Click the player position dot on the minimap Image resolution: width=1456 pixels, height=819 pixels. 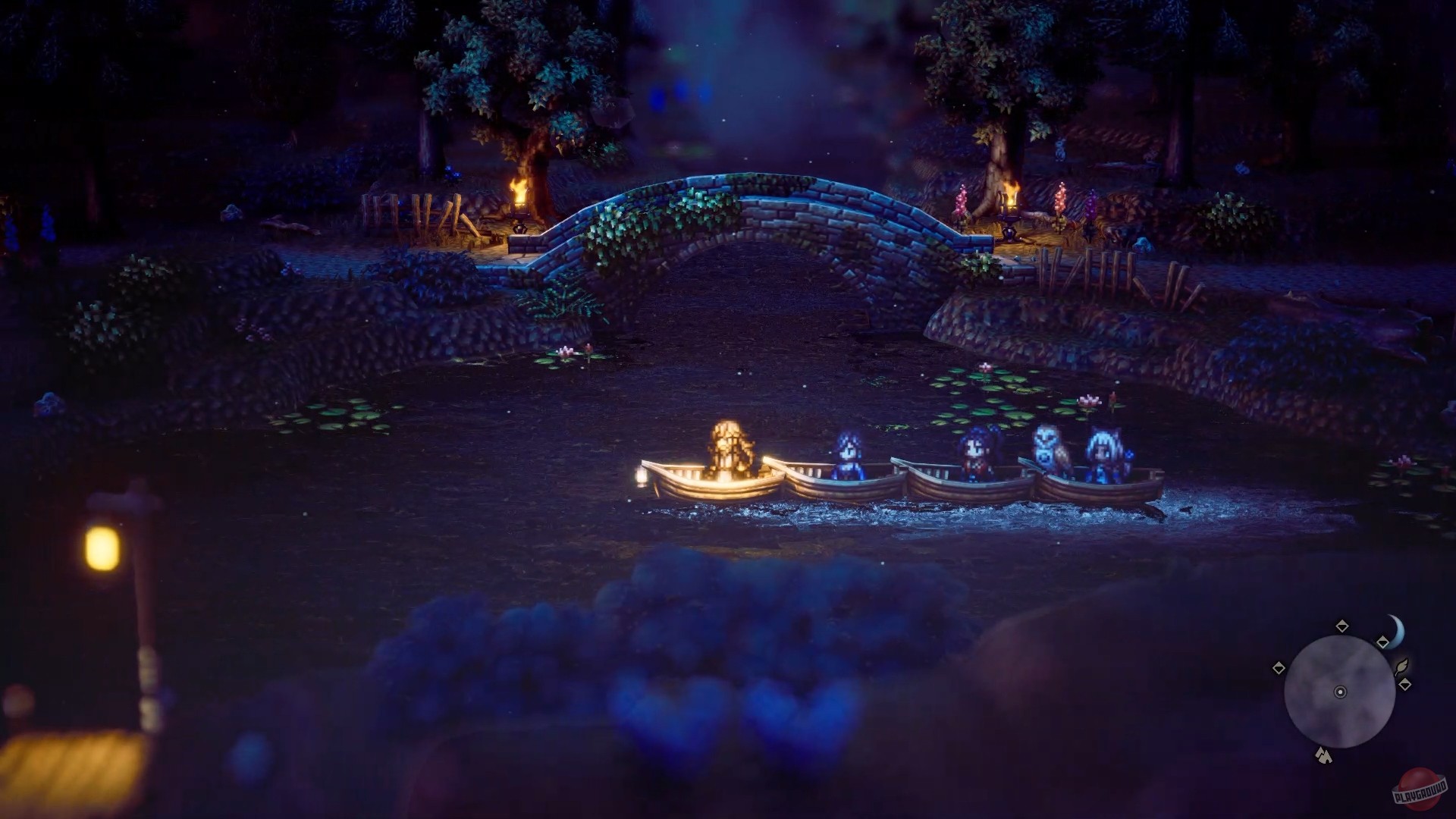pos(1340,692)
